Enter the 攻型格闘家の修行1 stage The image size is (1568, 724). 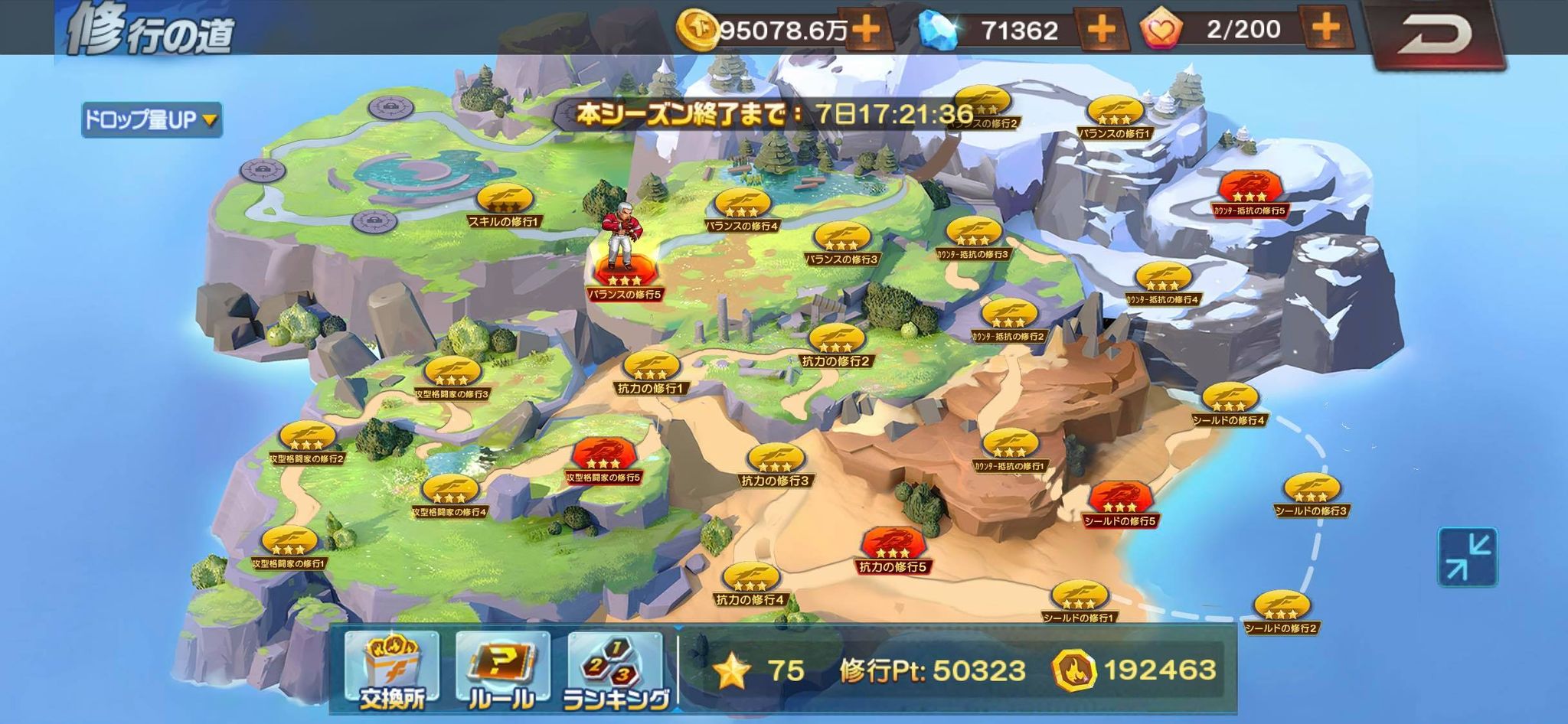coord(289,546)
